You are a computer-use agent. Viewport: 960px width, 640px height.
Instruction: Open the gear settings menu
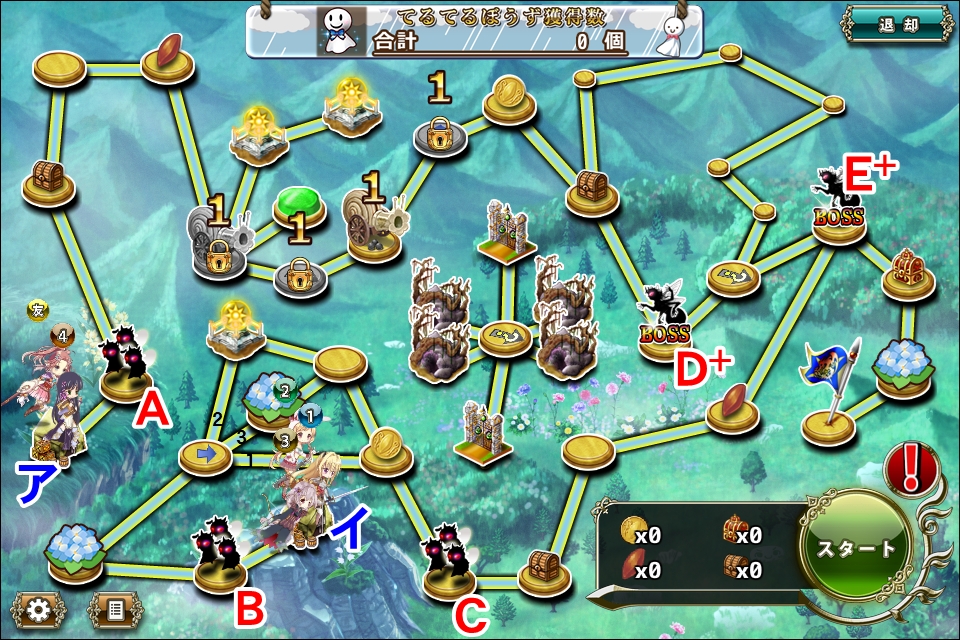click(x=40, y=607)
